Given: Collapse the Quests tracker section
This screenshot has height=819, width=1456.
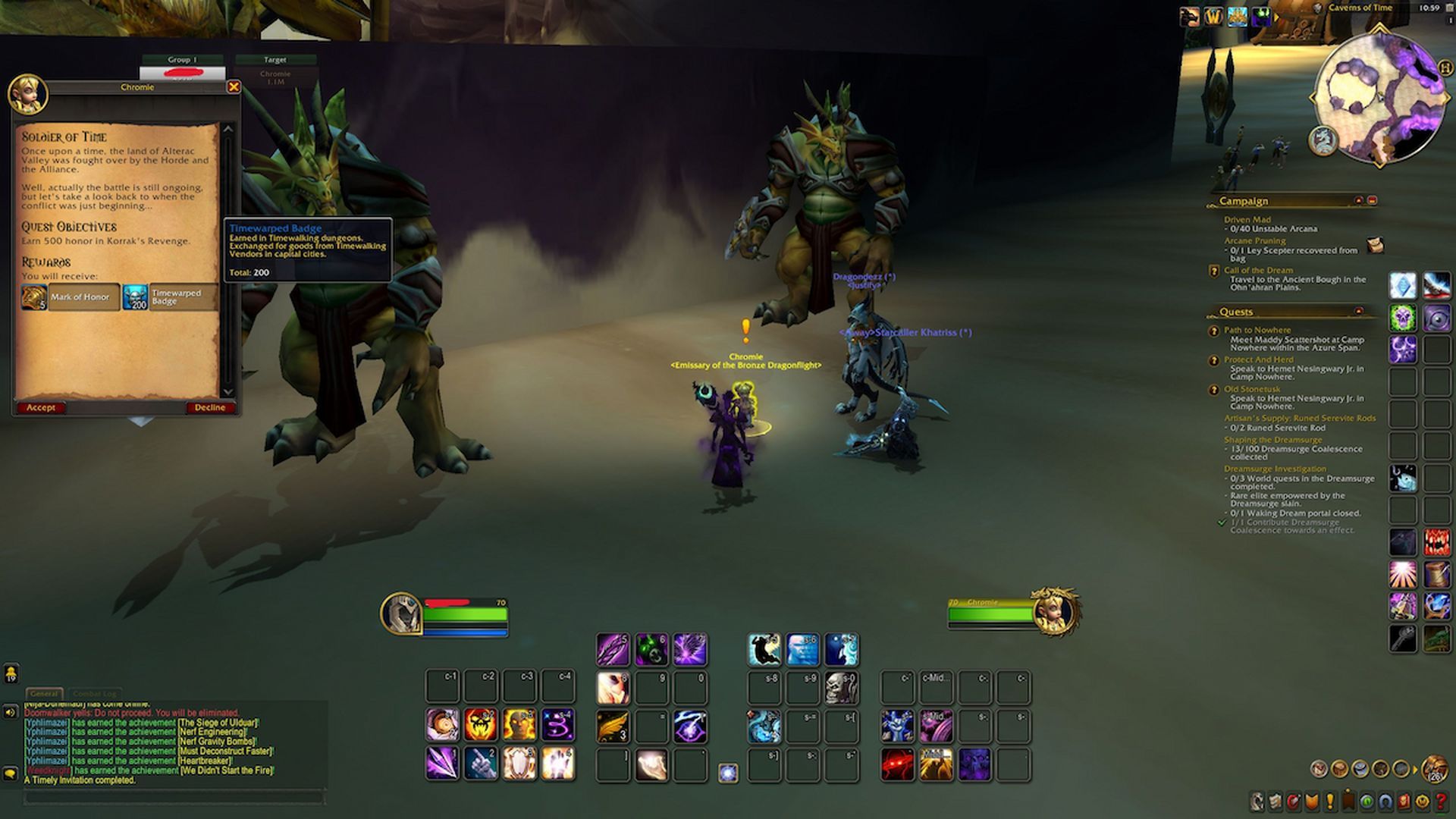Looking at the screenshot, I should coord(1358,312).
